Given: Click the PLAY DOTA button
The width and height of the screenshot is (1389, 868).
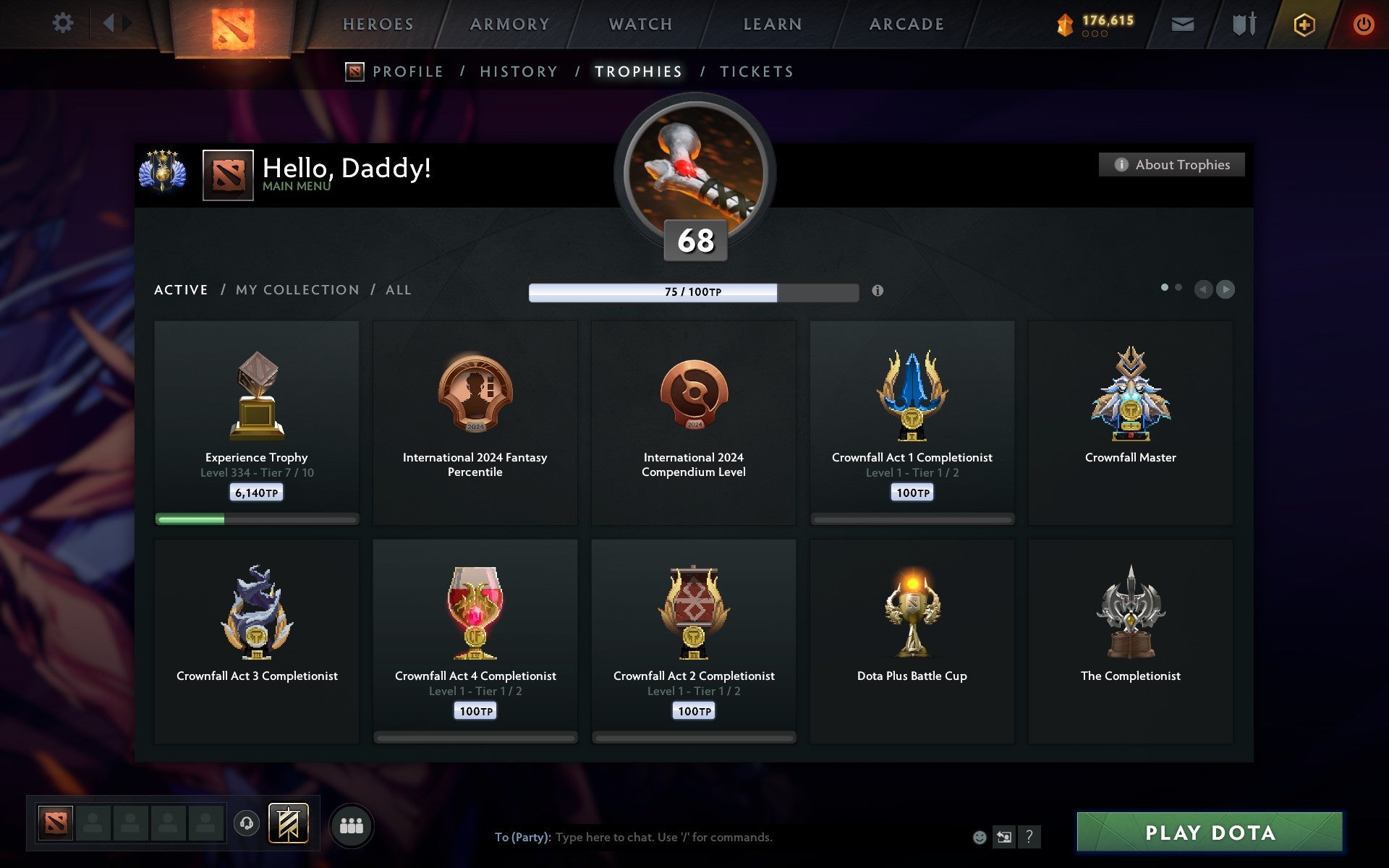Looking at the screenshot, I should click(x=1231, y=833).
